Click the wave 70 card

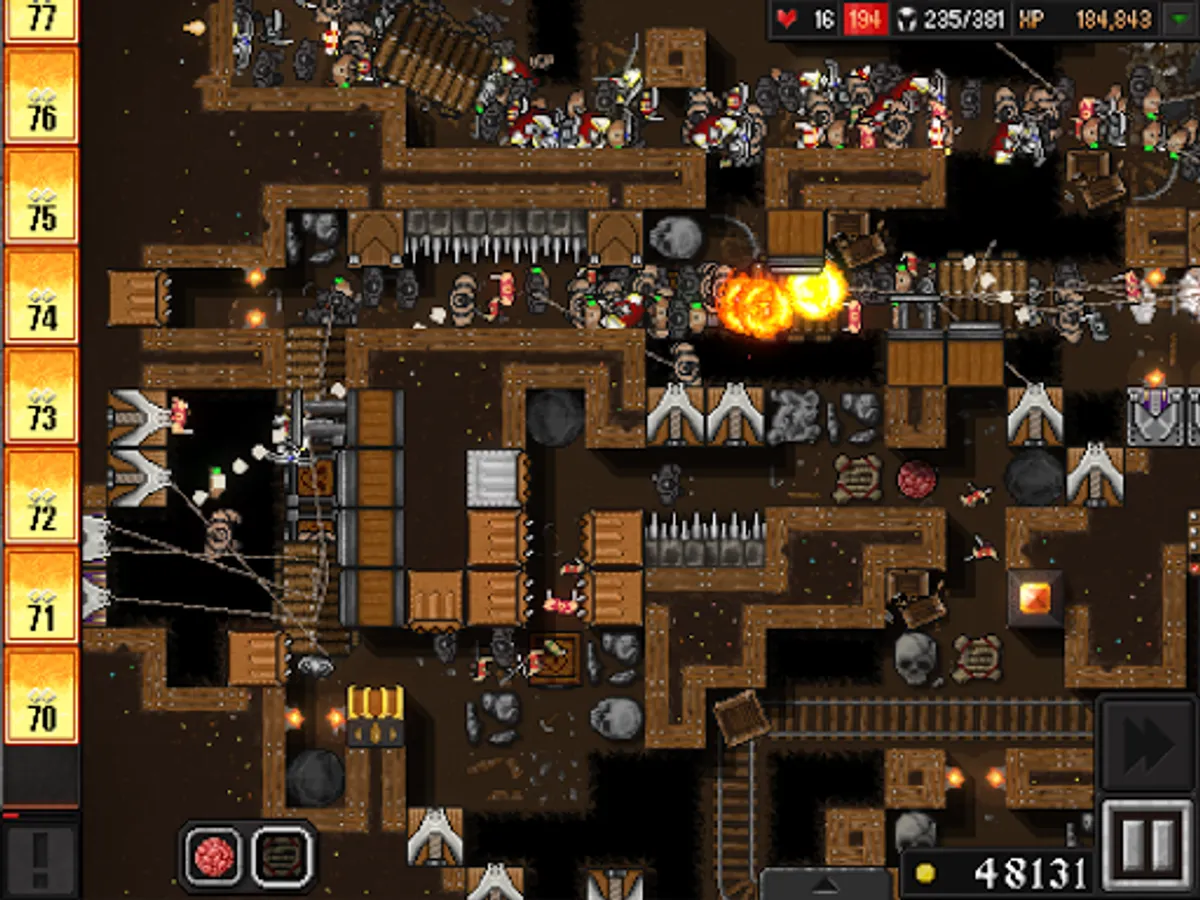(41, 695)
